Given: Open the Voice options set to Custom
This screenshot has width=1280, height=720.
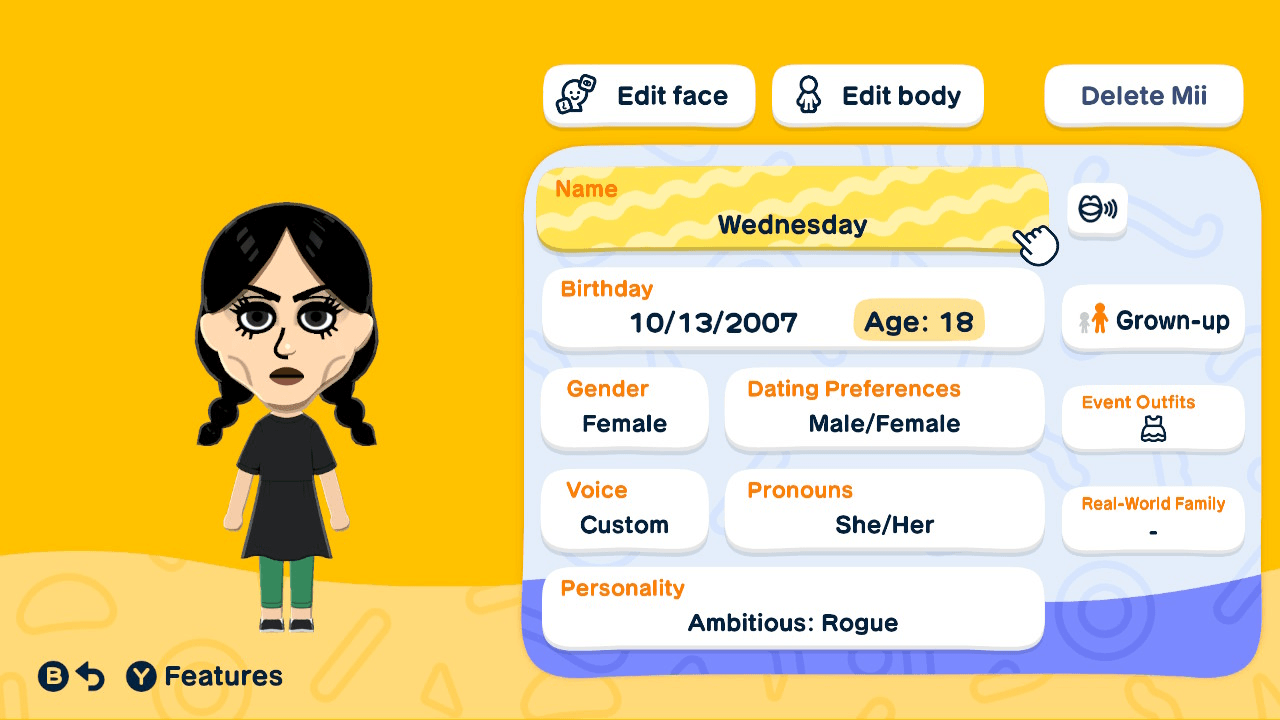Looking at the screenshot, I should pyautogui.click(x=624, y=510).
